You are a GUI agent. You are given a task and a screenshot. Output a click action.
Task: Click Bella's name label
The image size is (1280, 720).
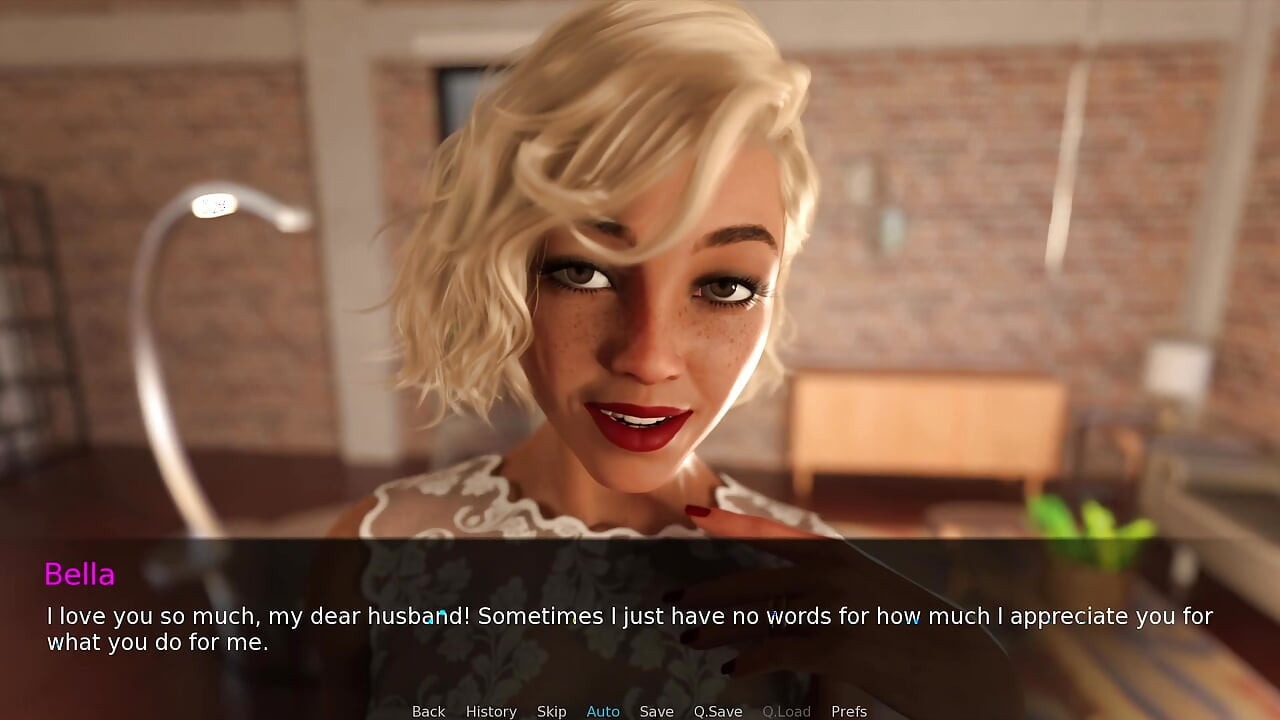click(x=80, y=575)
